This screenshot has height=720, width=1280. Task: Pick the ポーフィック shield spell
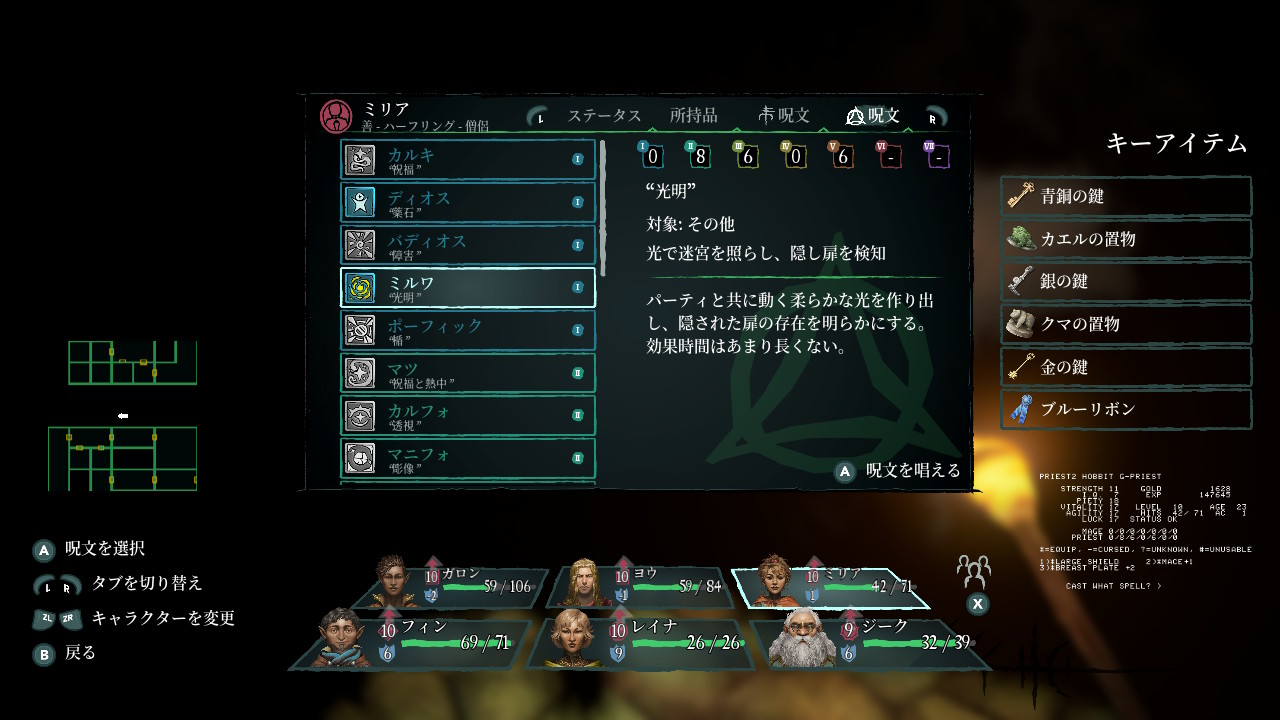point(468,330)
